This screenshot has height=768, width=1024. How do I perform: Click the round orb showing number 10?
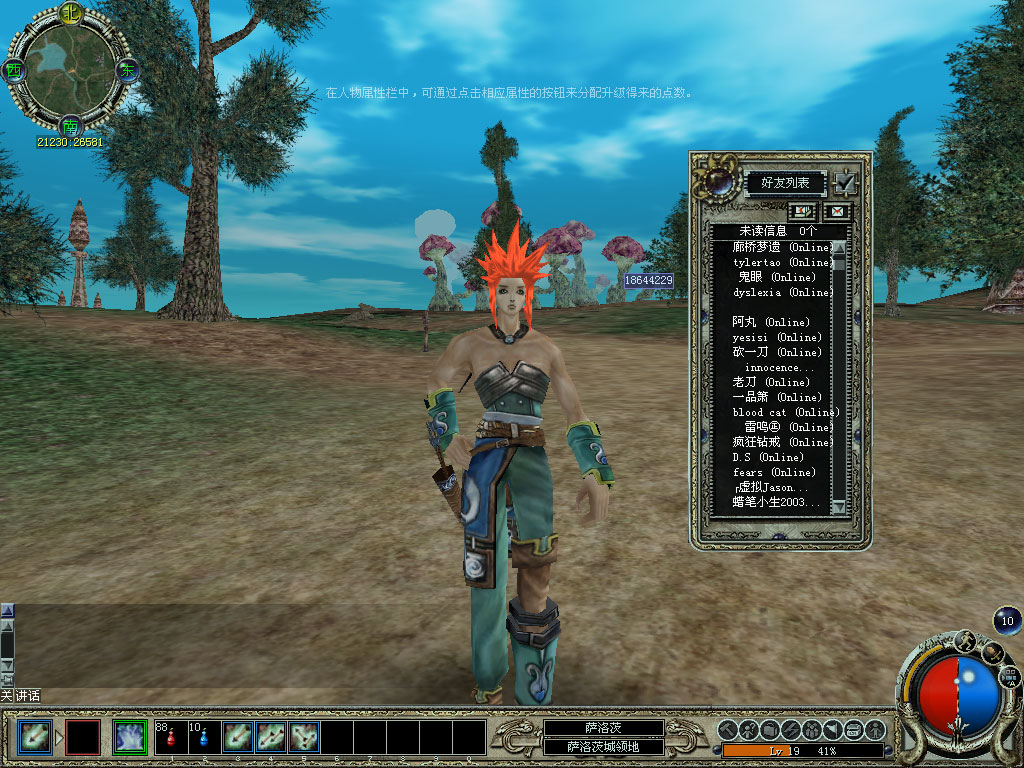coord(1007,621)
